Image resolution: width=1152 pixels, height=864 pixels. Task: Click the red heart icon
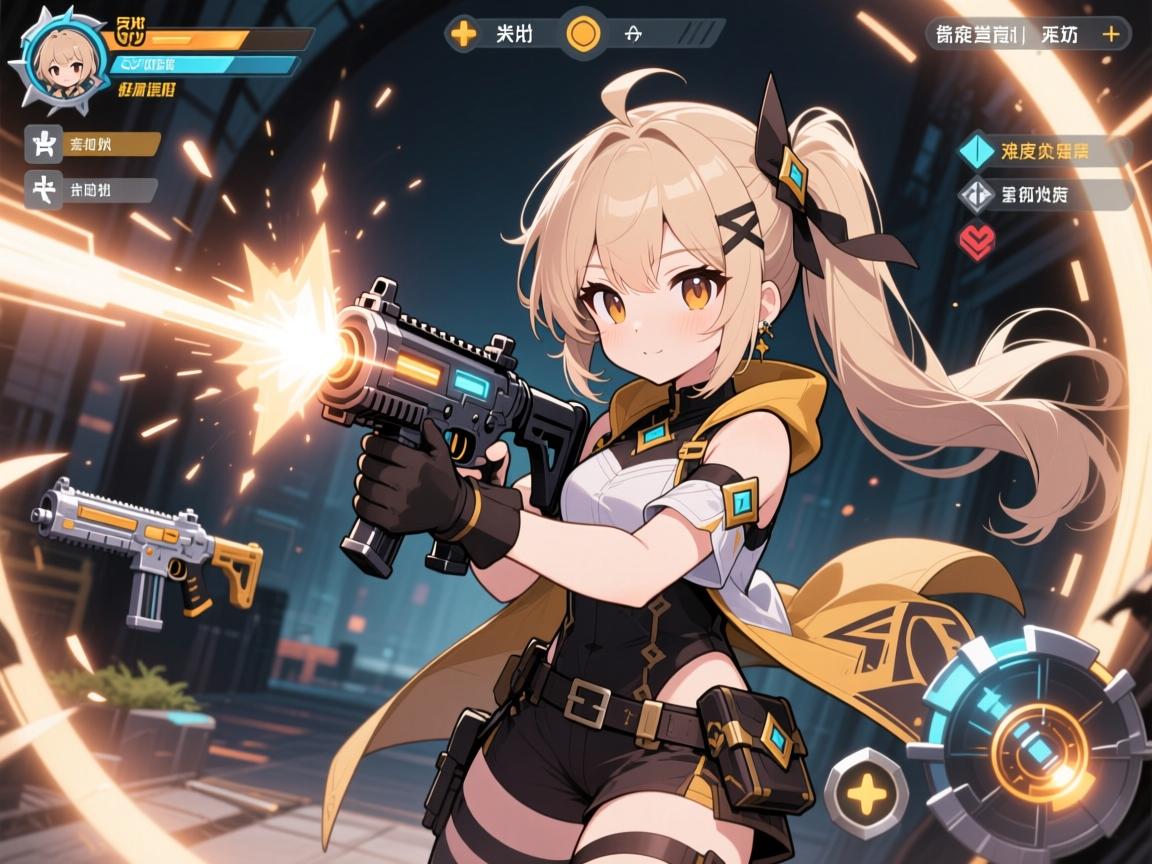[x=975, y=238]
